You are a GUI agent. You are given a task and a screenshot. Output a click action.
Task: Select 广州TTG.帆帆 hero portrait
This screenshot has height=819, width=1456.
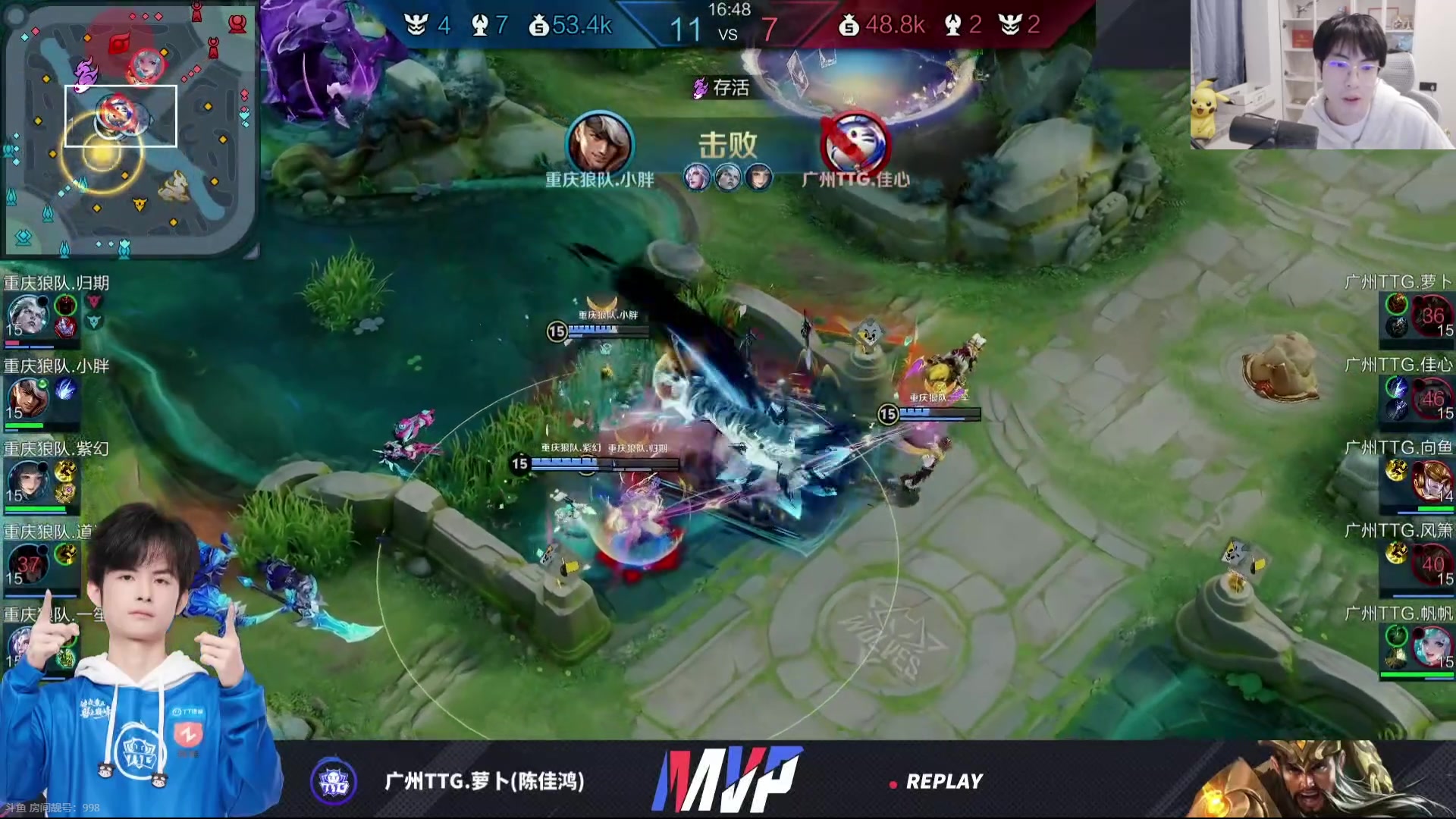[x=1432, y=646]
